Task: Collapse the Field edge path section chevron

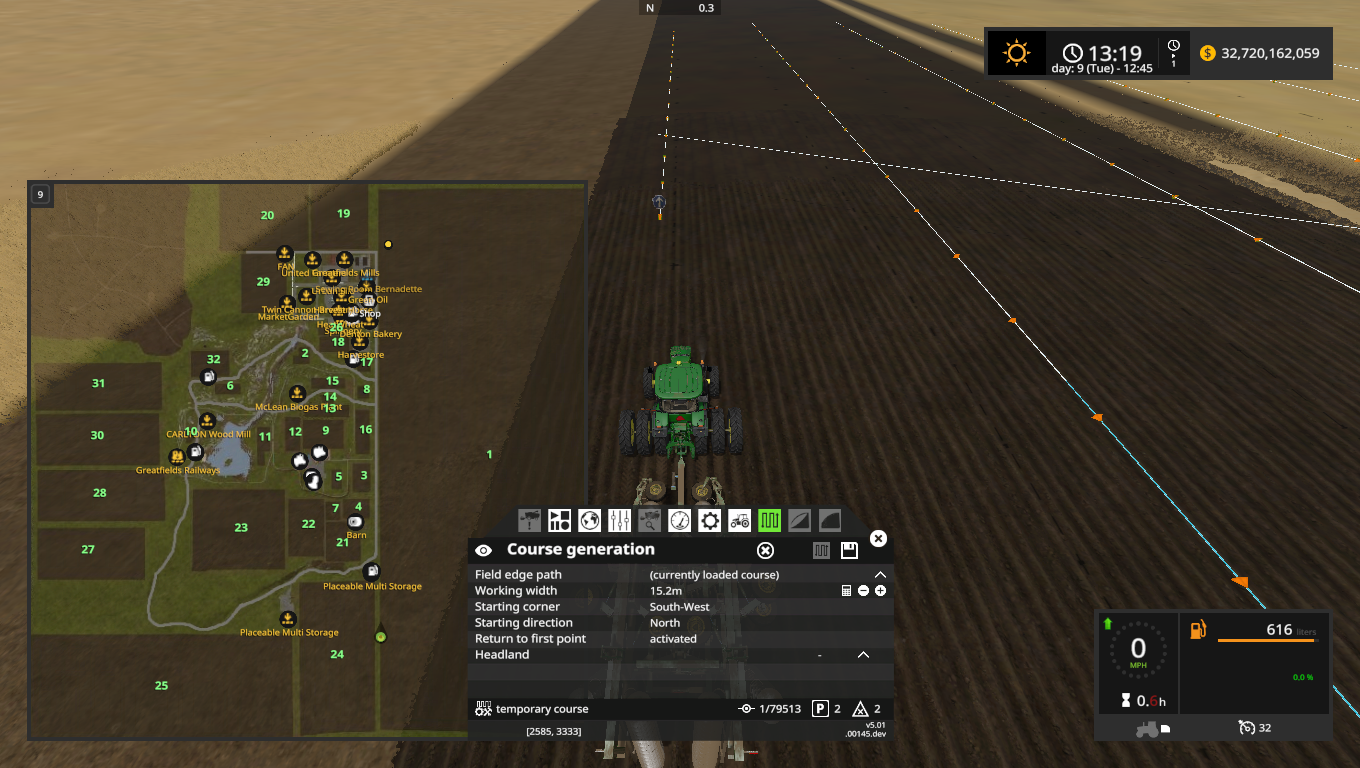Action: click(x=880, y=574)
